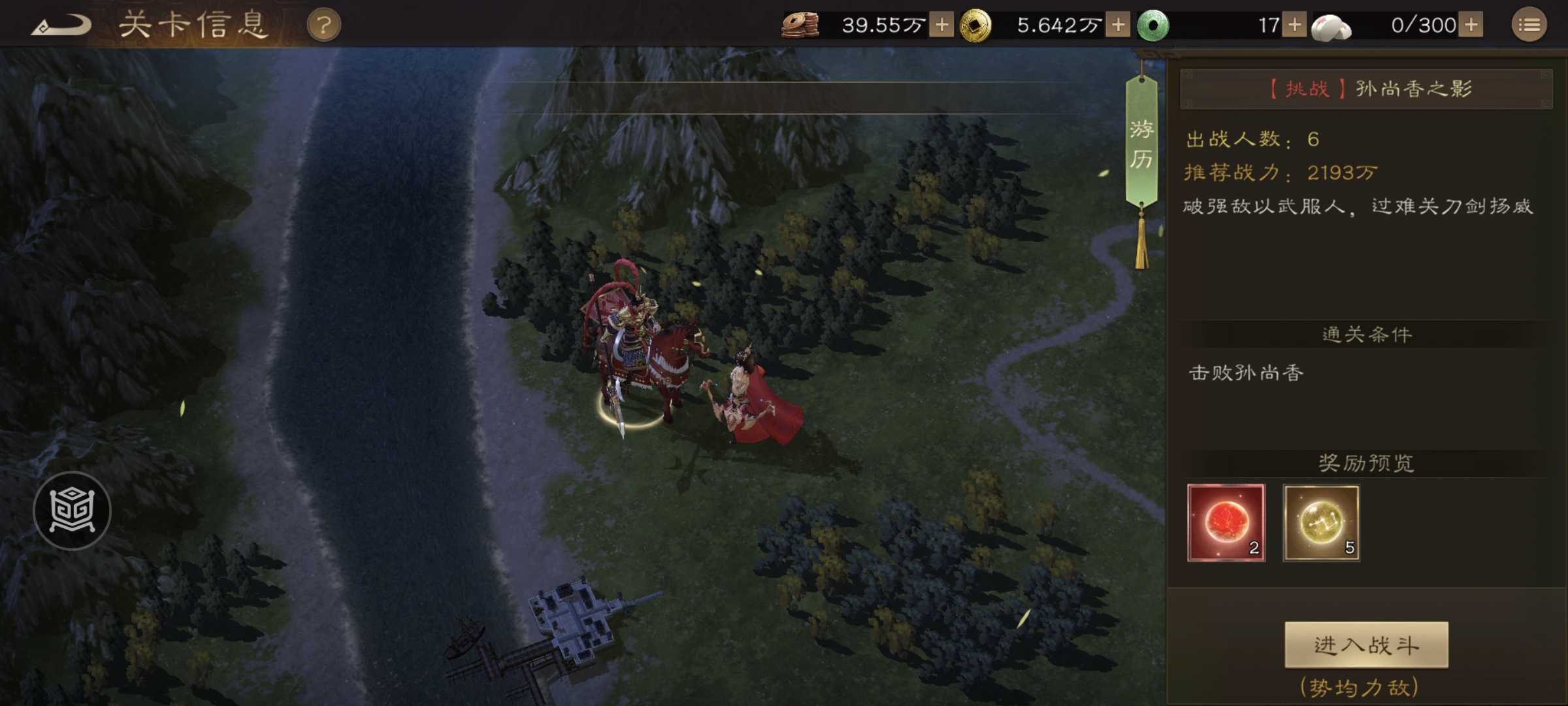Open the list menu icon at top right
Screen dimensions: 1568x706
(1532, 24)
